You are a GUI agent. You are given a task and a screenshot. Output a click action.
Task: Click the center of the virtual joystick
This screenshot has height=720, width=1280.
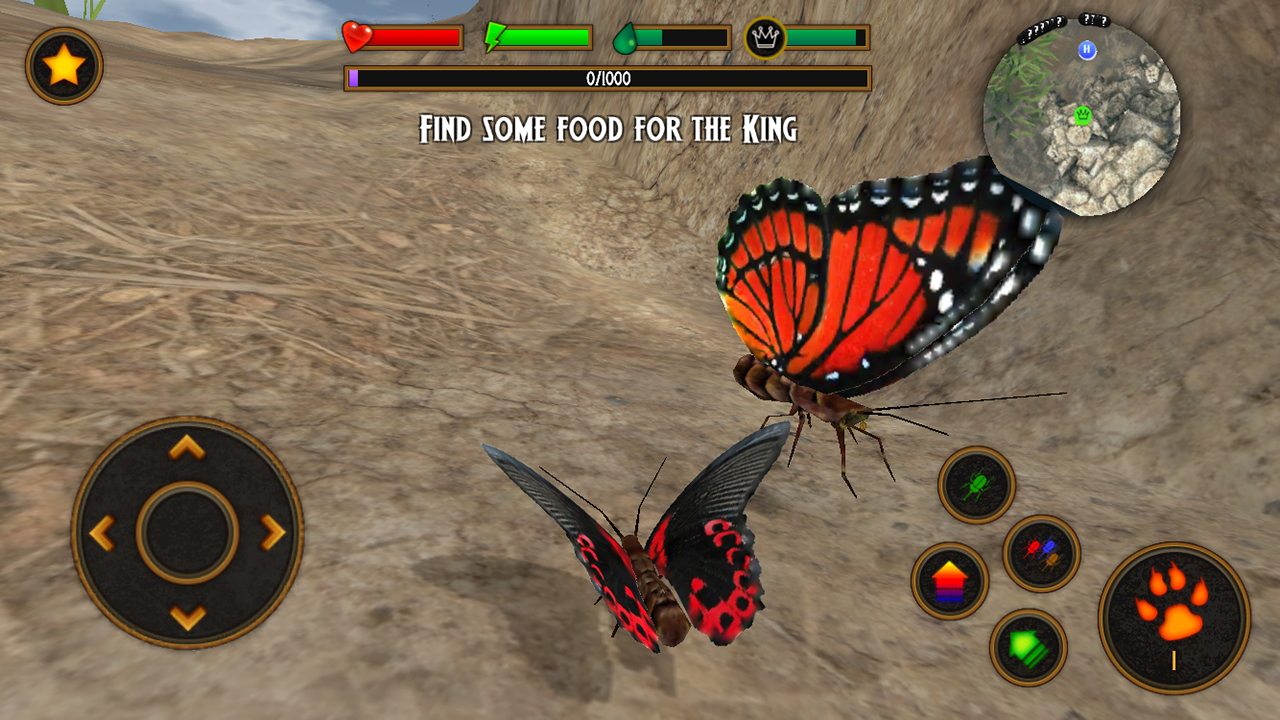(186, 533)
